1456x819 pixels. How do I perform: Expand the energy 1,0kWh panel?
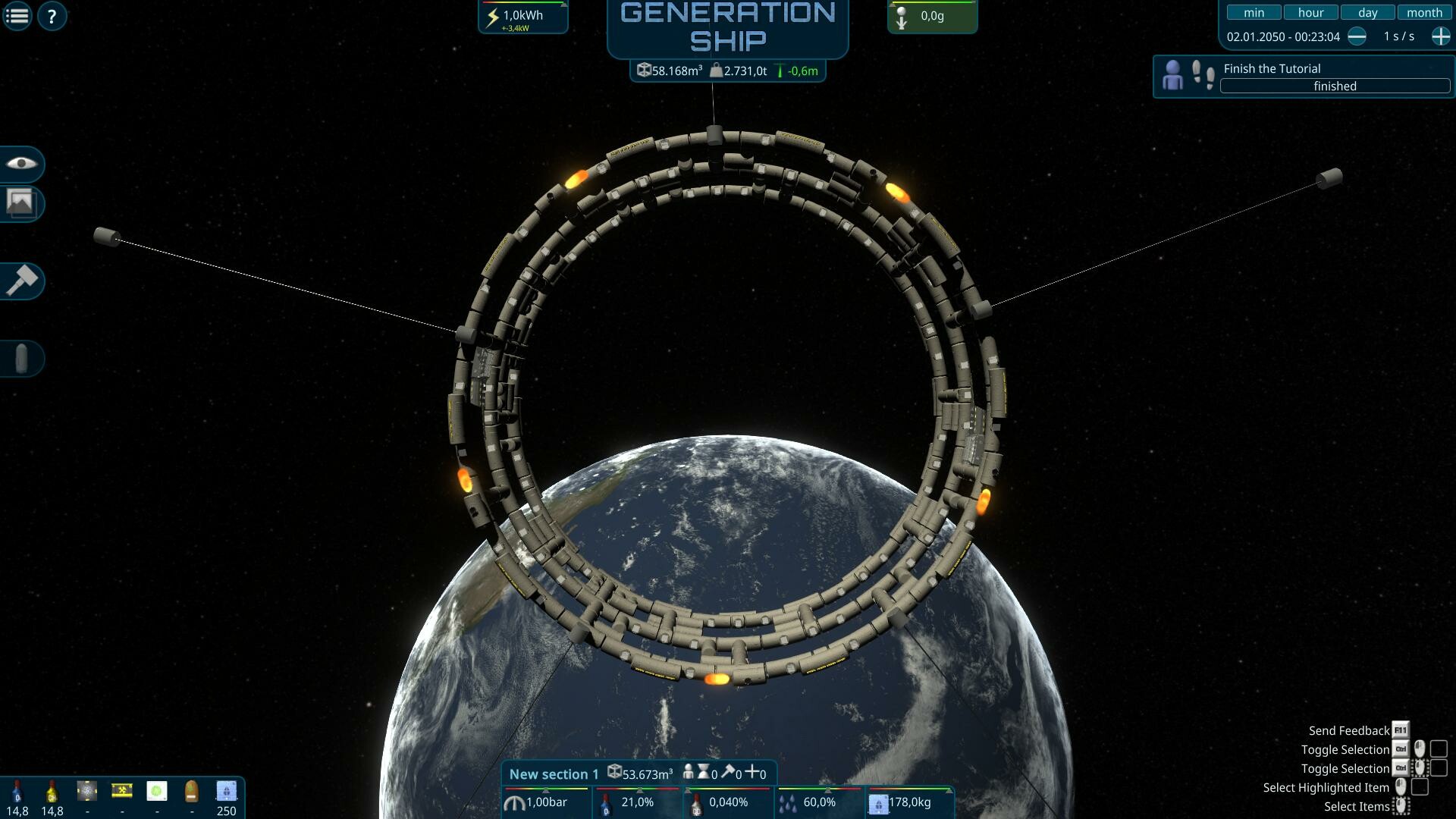coord(522,15)
